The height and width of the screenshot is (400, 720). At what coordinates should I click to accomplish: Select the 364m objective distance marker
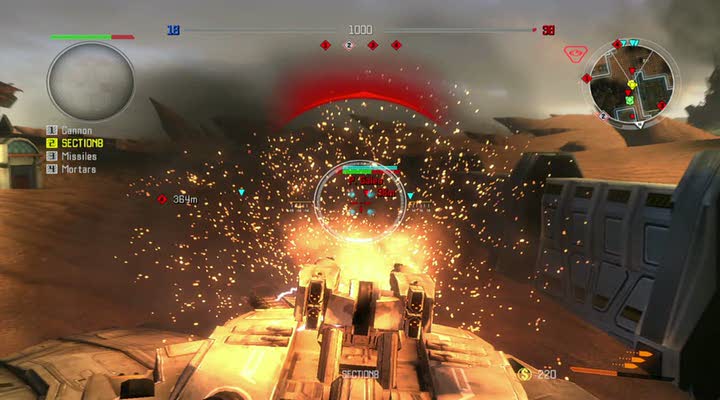point(178,199)
